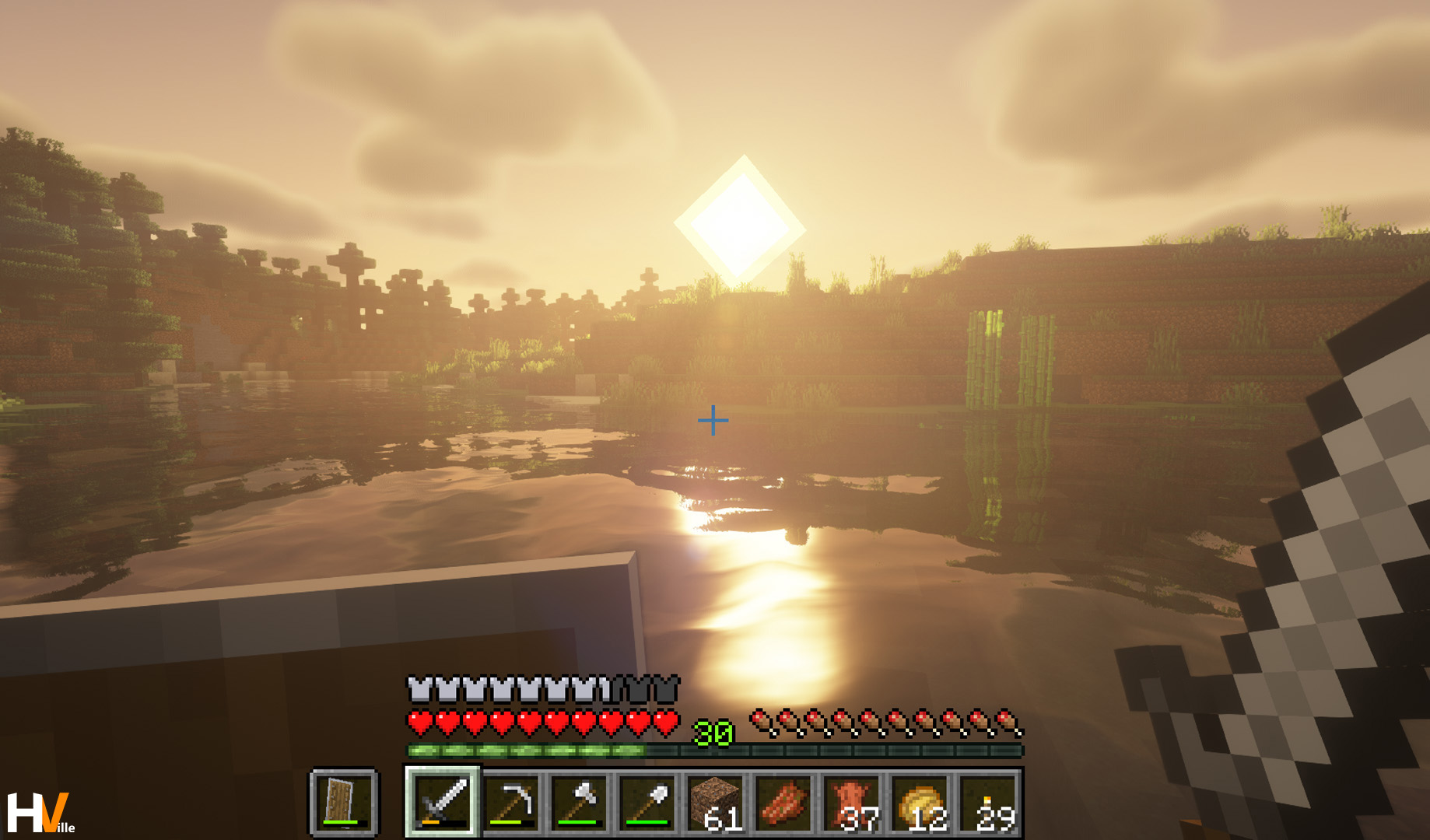Screen dimensions: 1430x840
Task: Select the torch stack of 29
Action: click(x=990, y=803)
